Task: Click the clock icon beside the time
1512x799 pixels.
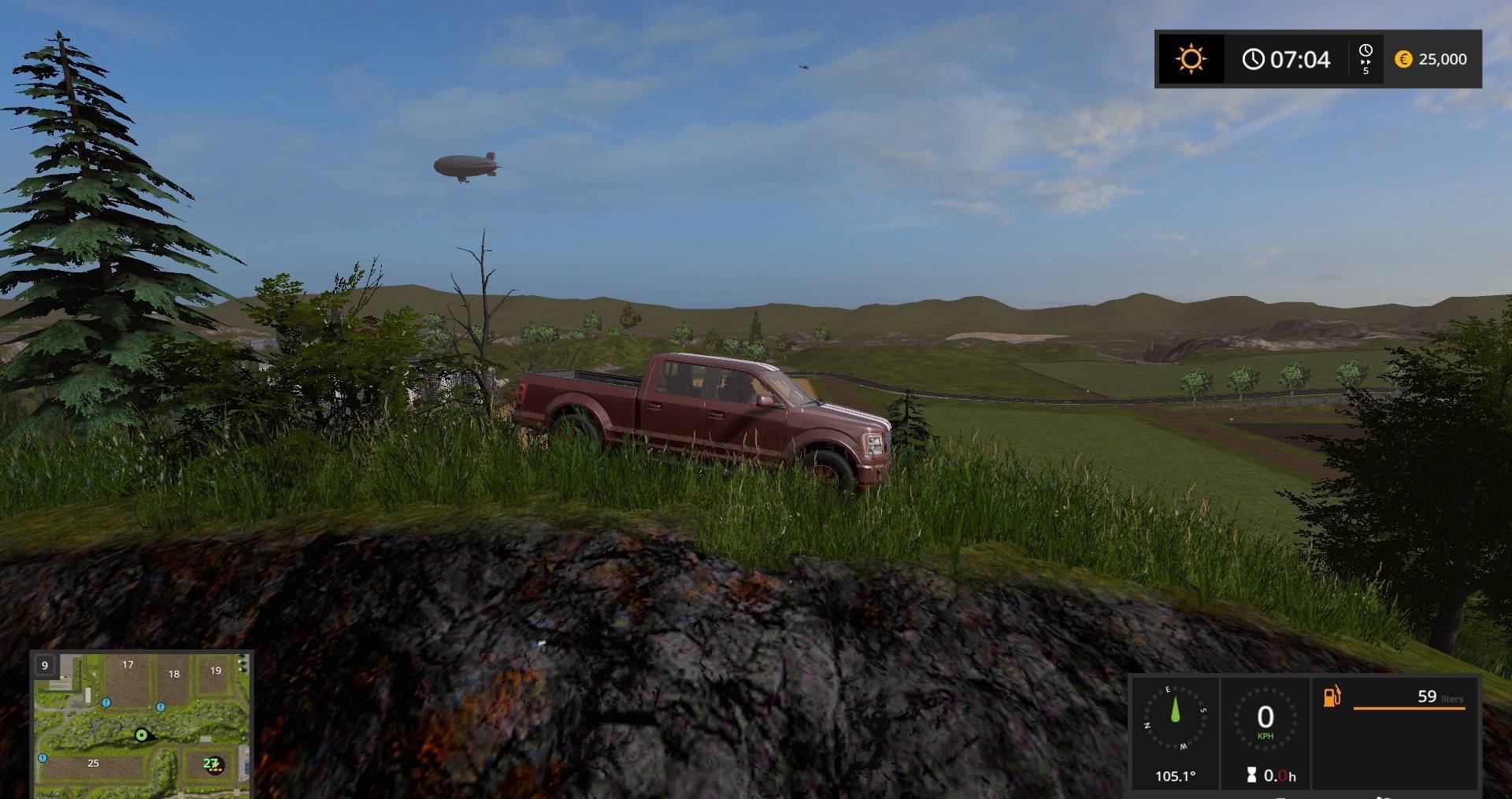Action: [x=1254, y=59]
